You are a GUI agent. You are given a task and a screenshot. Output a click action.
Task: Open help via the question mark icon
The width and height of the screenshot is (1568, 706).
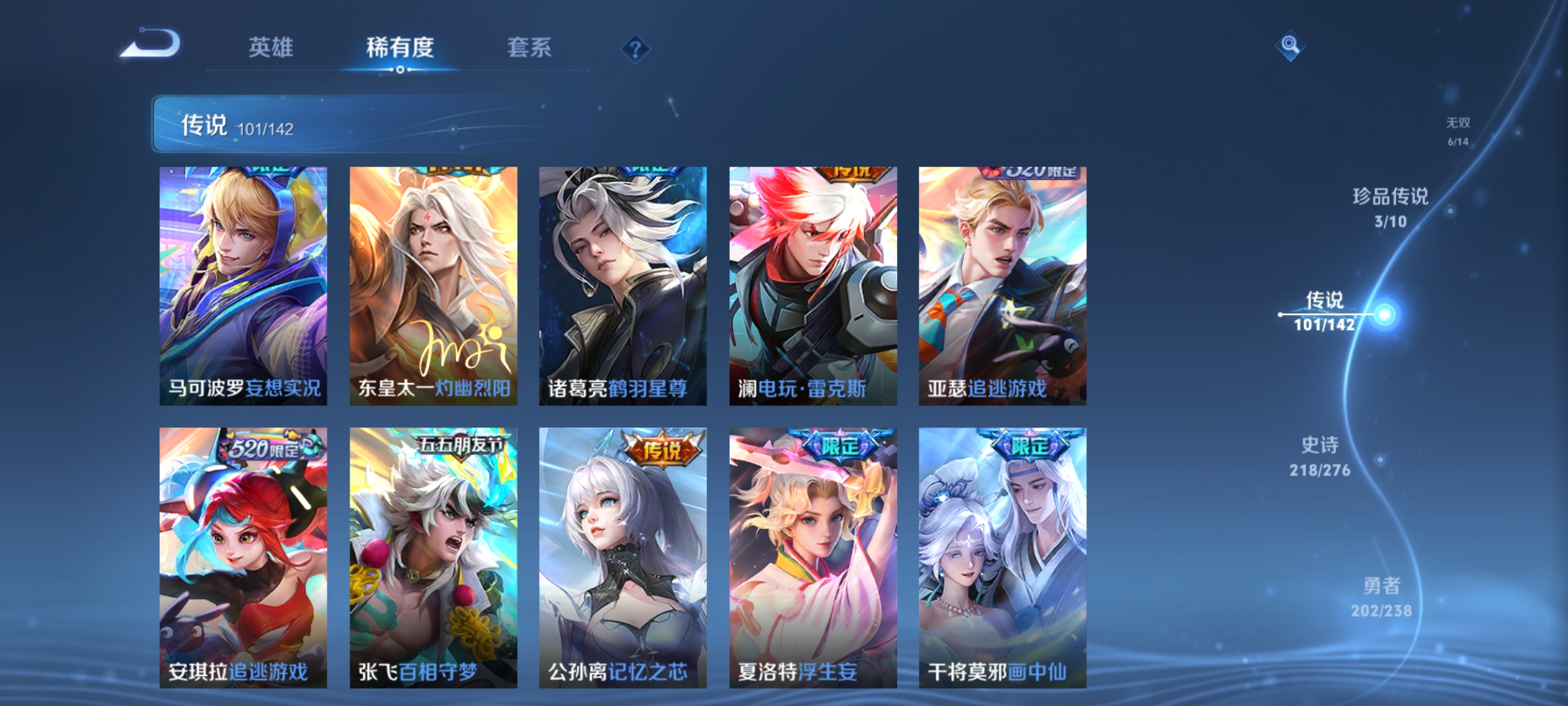click(636, 49)
